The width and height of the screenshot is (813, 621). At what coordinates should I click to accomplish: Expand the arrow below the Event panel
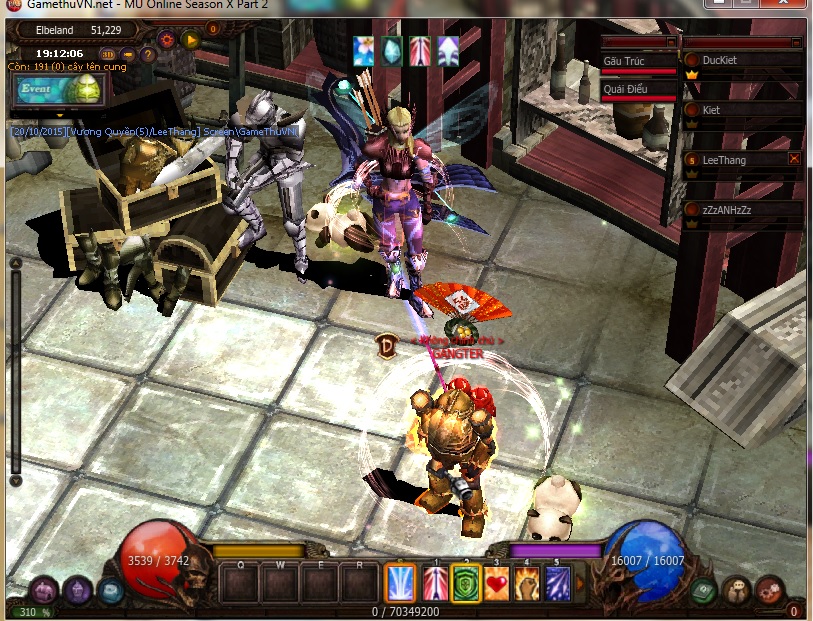tap(59, 113)
